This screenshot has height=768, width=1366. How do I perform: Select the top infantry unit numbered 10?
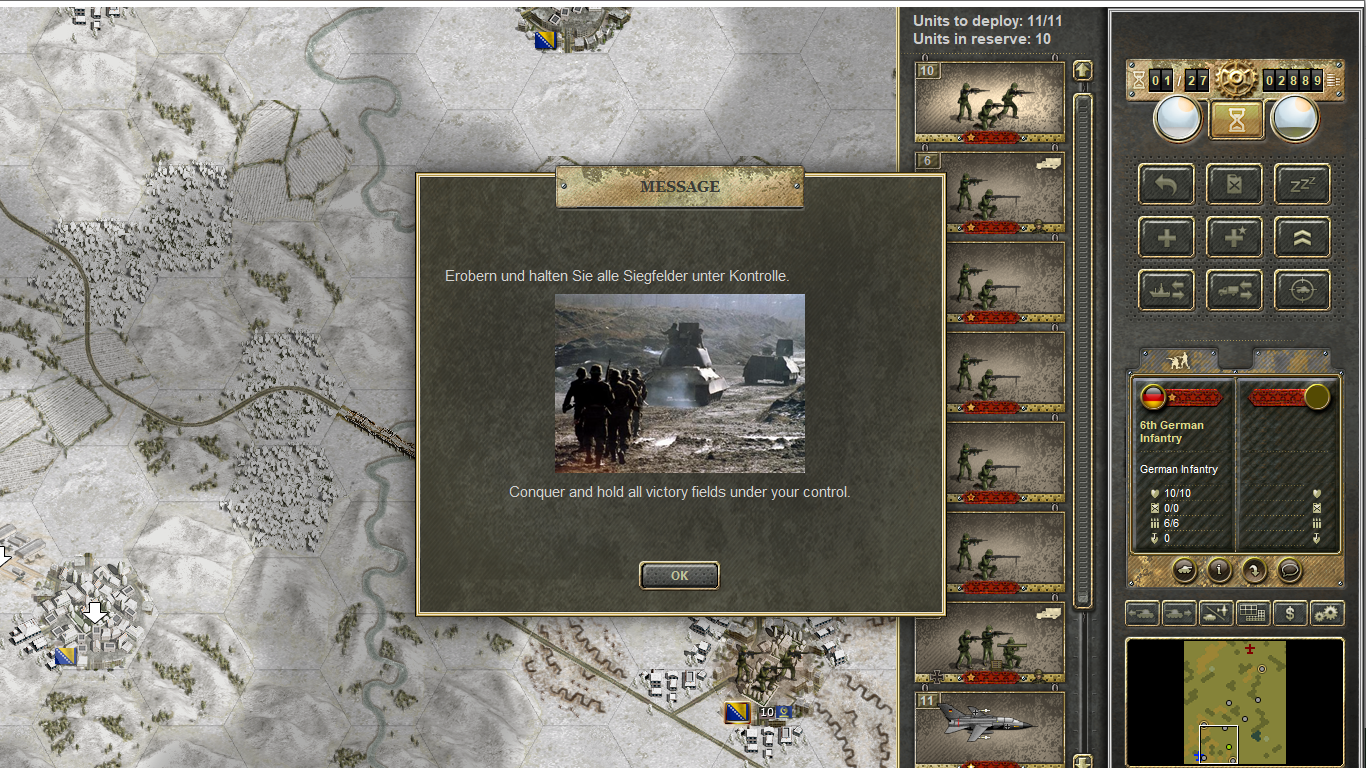989,101
